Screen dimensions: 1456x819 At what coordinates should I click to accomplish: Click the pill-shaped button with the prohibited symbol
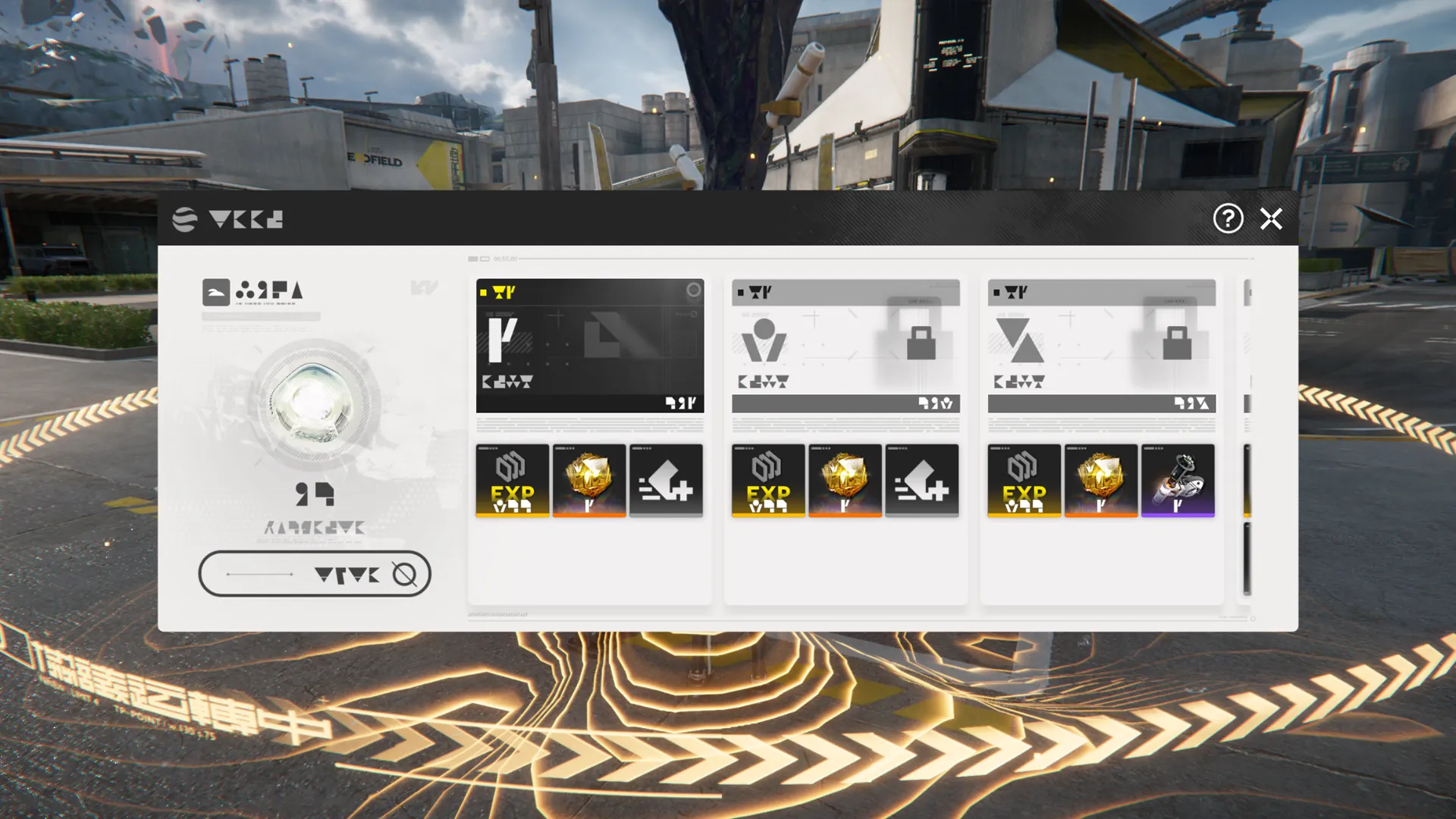click(315, 574)
